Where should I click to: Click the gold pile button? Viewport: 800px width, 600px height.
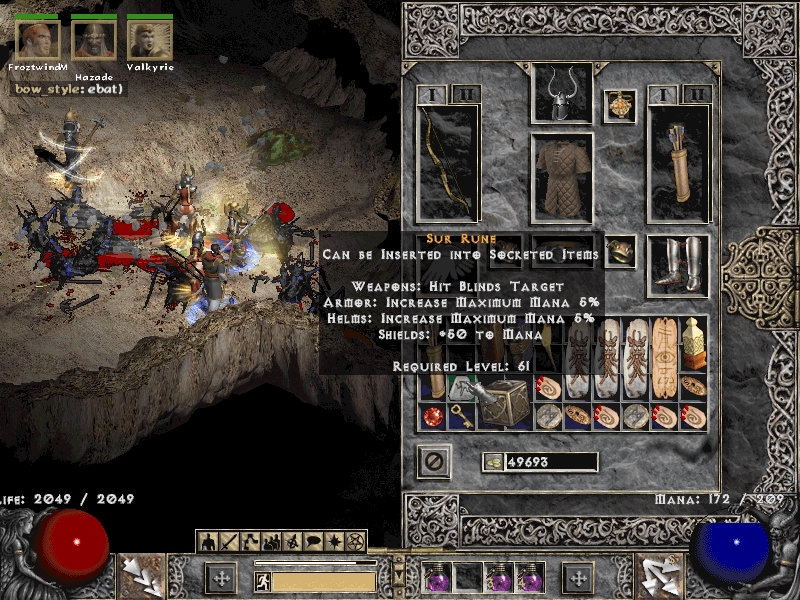coord(494,462)
